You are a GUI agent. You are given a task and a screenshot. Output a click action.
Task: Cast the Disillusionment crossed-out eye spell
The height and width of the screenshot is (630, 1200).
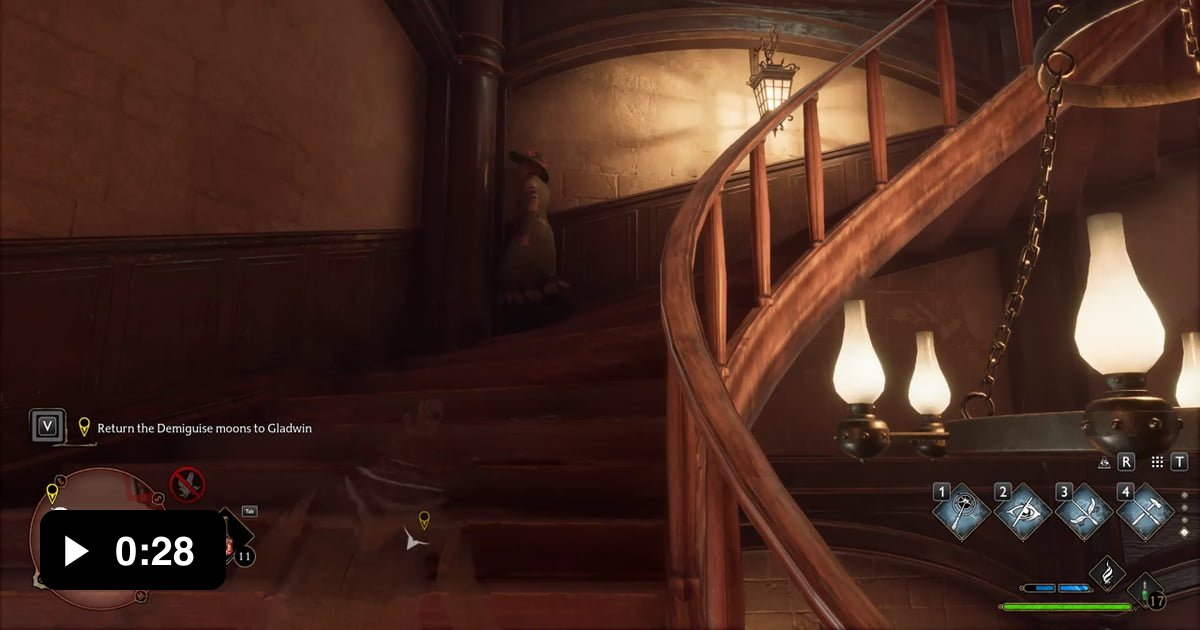click(1024, 512)
